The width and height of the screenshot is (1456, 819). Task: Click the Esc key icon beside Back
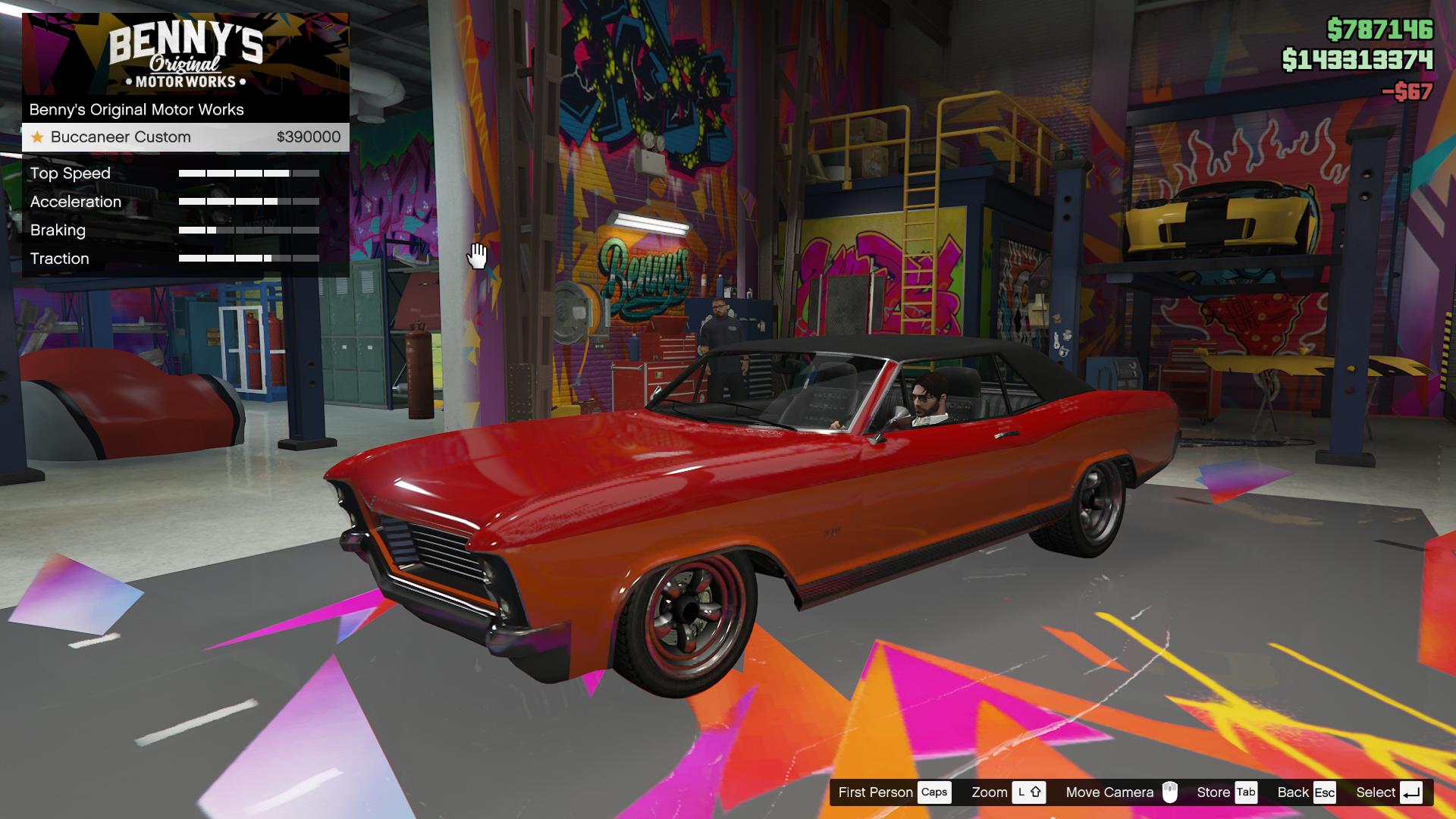click(1326, 792)
